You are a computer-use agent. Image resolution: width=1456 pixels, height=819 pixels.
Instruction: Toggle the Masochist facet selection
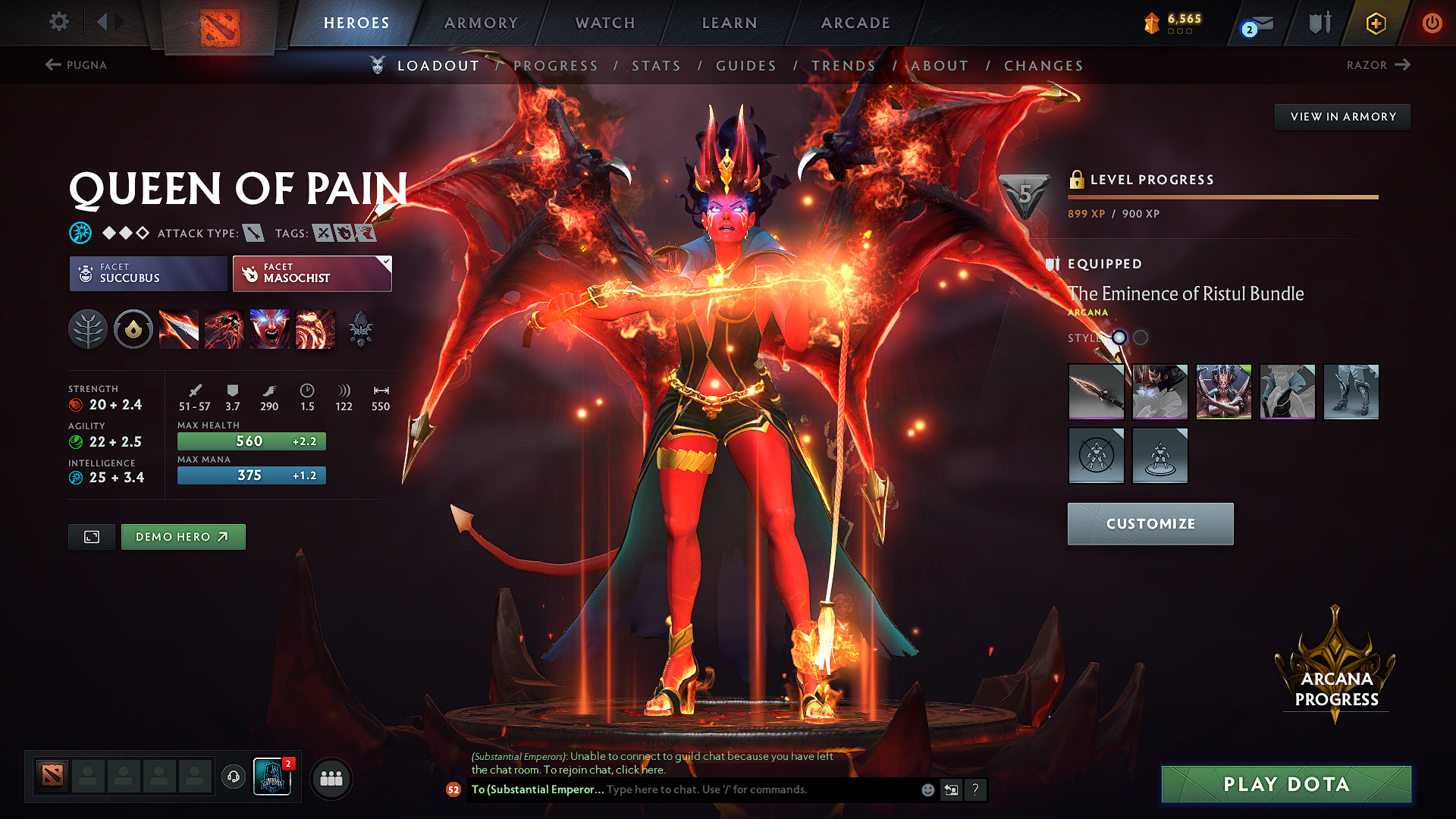(x=312, y=273)
